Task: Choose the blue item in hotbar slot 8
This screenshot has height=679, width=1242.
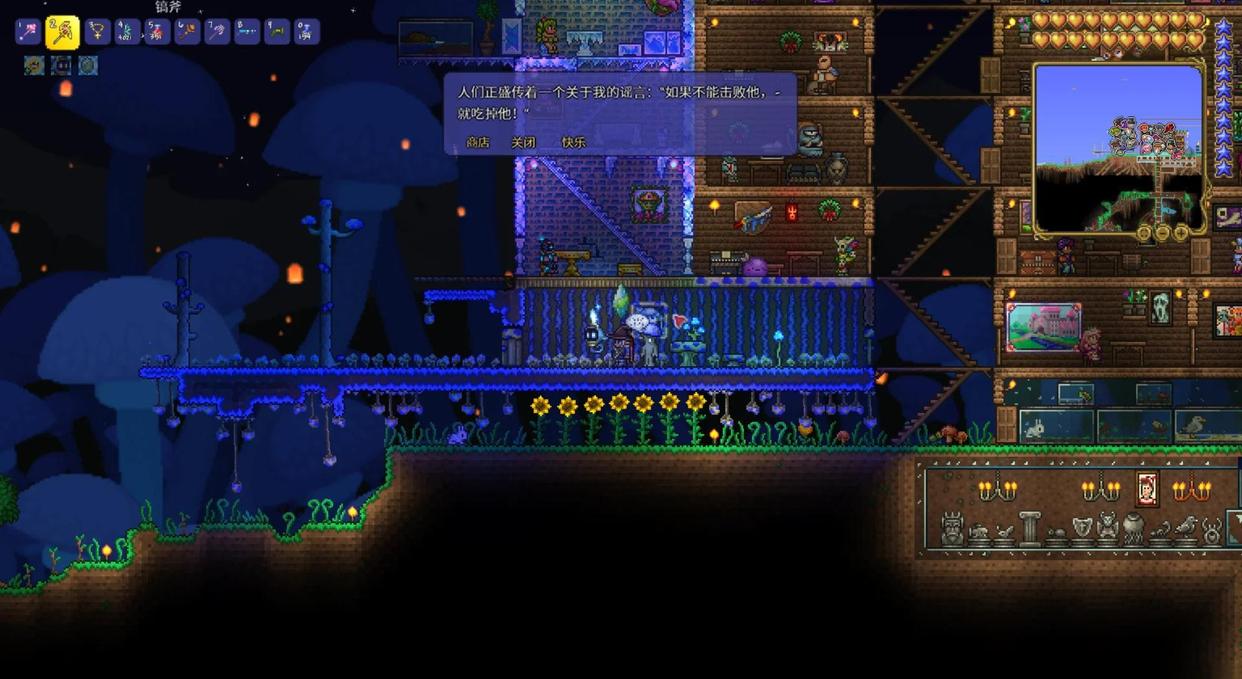Action: coord(247,32)
